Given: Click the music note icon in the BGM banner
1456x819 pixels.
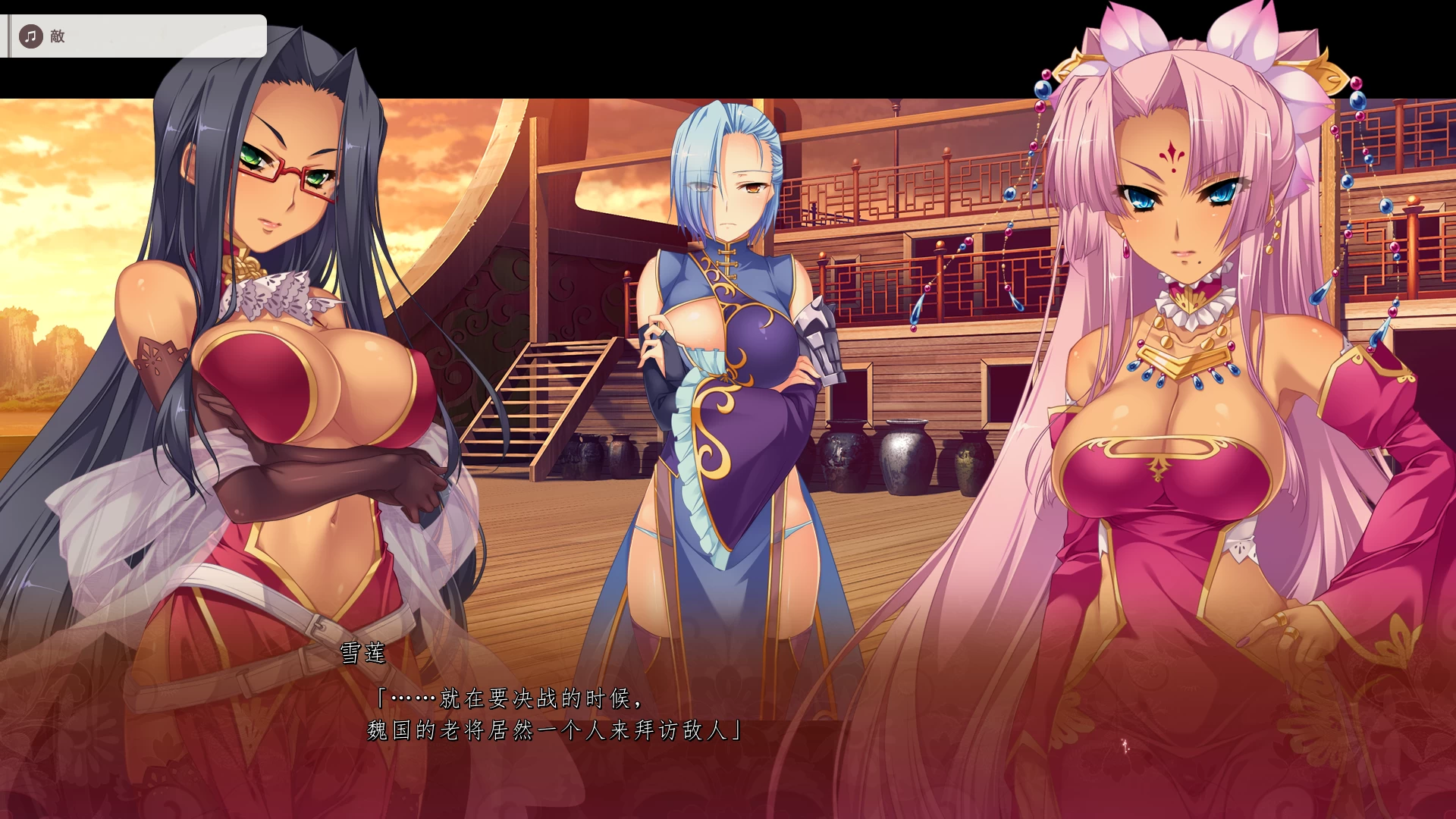Looking at the screenshot, I should point(30,35).
